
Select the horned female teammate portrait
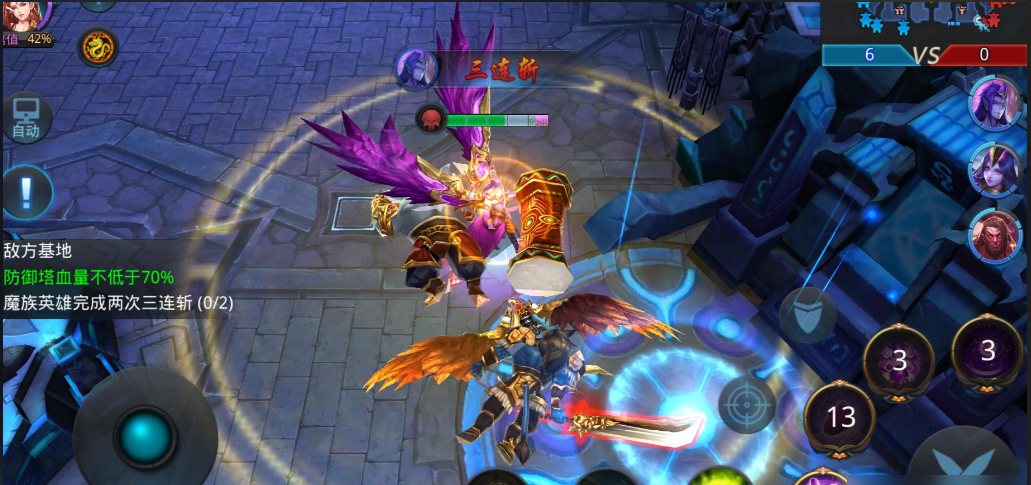(992, 168)
